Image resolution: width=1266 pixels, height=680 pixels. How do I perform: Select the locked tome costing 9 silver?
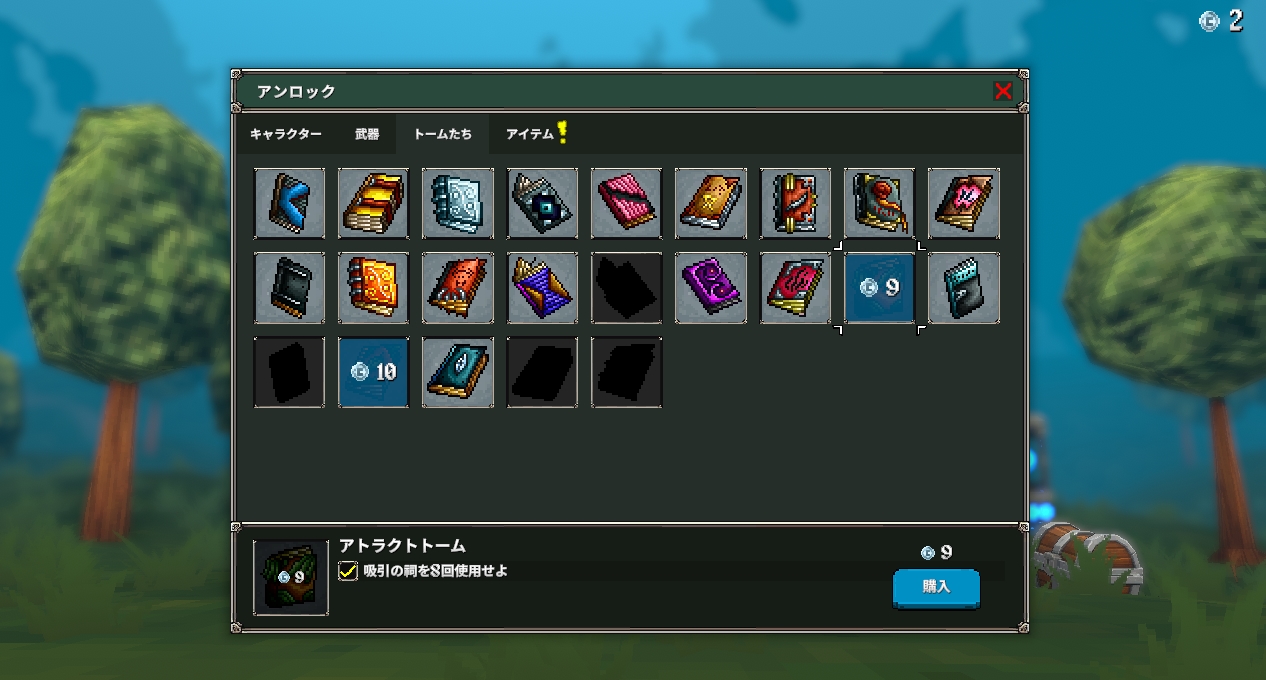879,288
